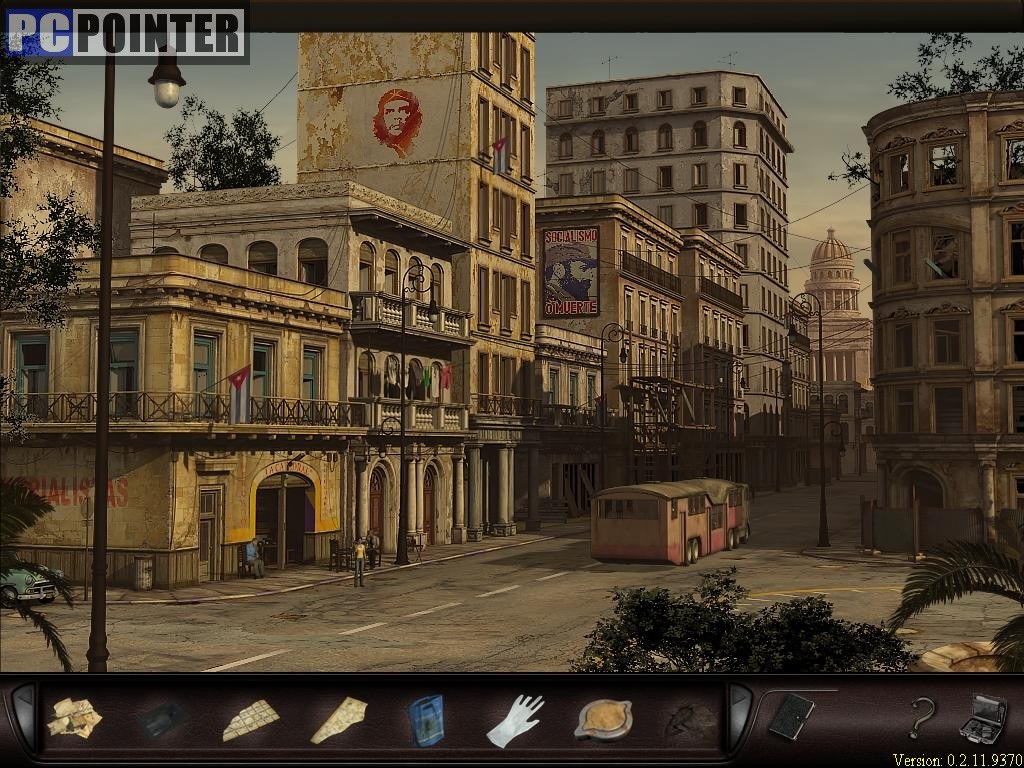Open help with the question mark
The width and height of the screenshot is (1024, 768).
[x=922, y=717]
